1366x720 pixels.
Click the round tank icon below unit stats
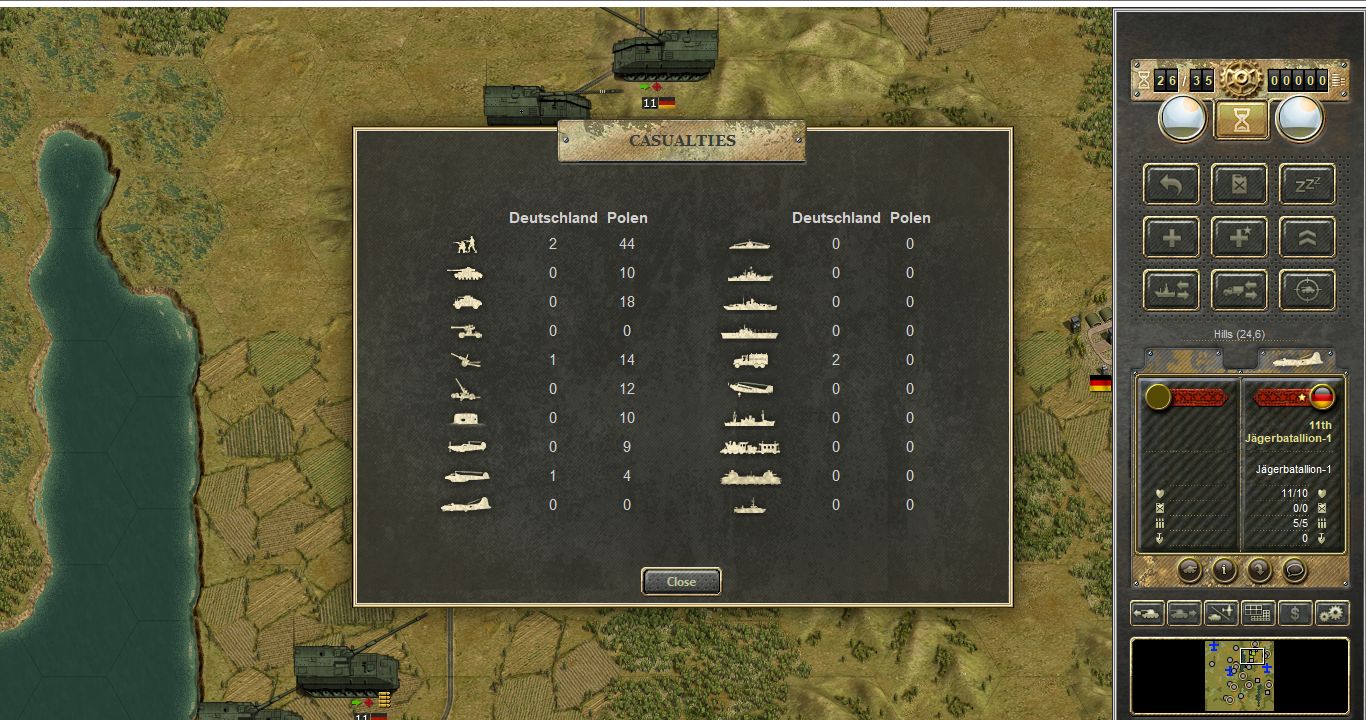point(1190,569)
